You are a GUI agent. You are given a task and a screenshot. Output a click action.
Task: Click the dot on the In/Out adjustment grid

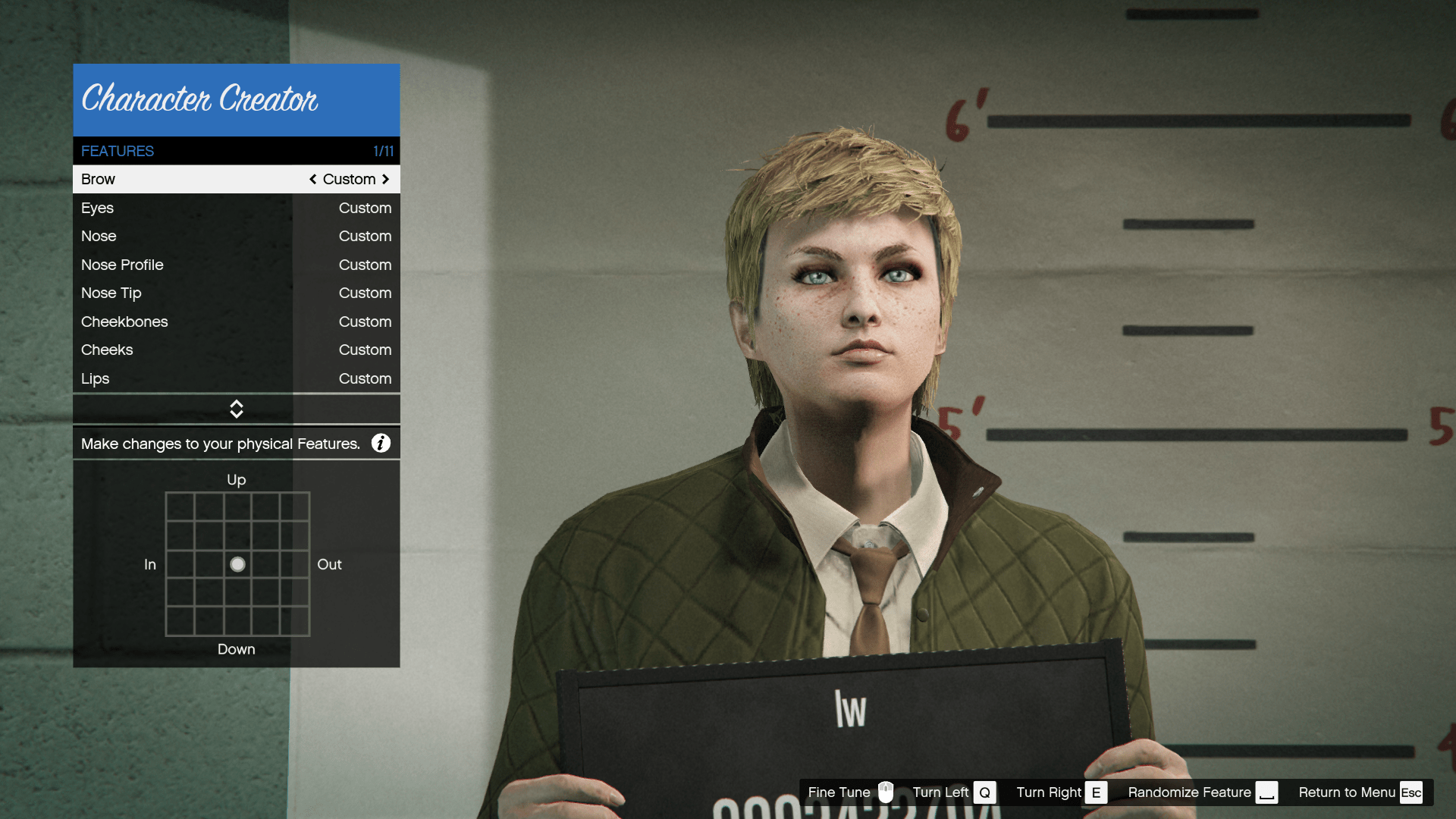[x=237, y=564]
